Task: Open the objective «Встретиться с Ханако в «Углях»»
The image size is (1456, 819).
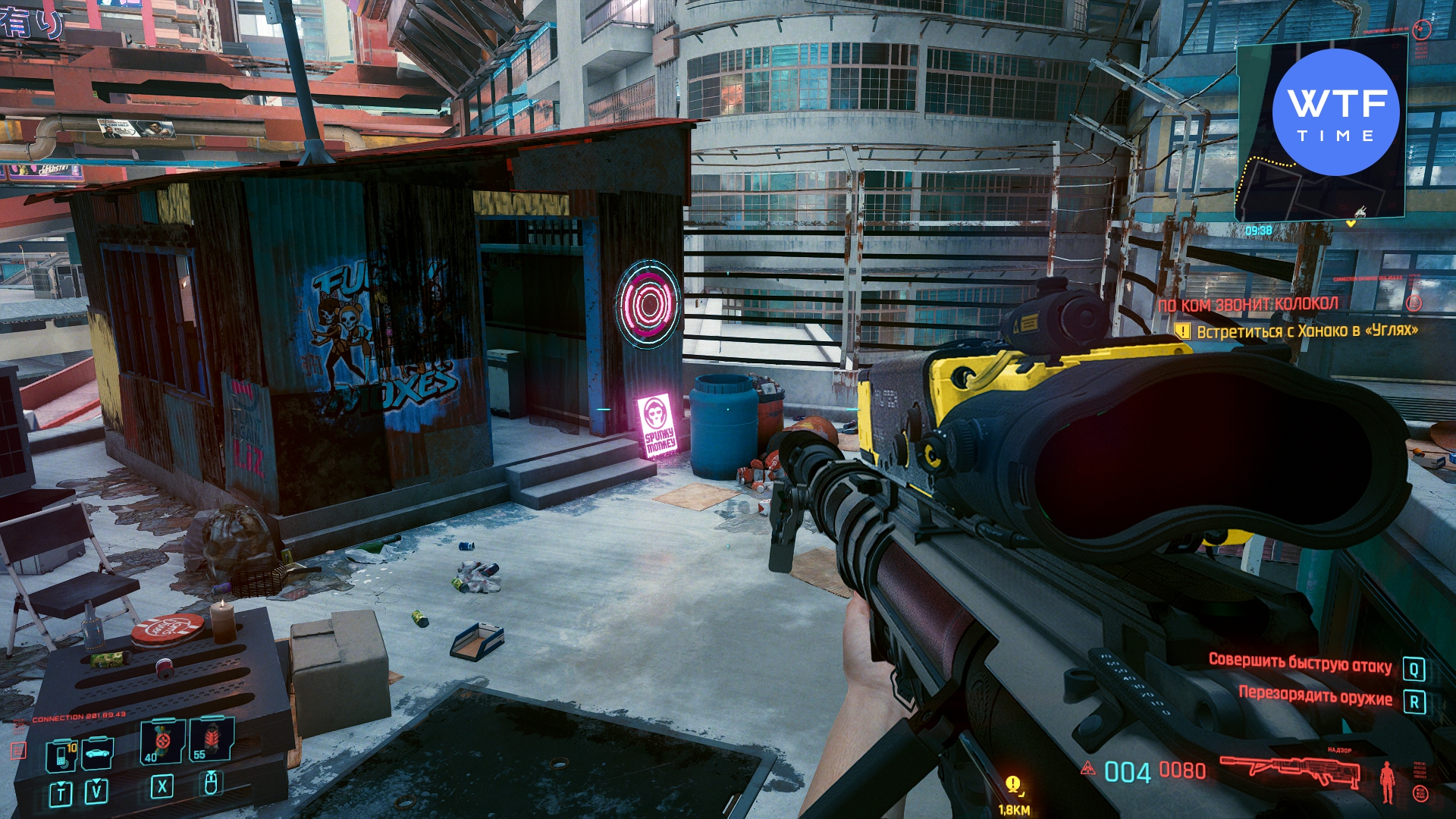Action: pos(1306,331)
